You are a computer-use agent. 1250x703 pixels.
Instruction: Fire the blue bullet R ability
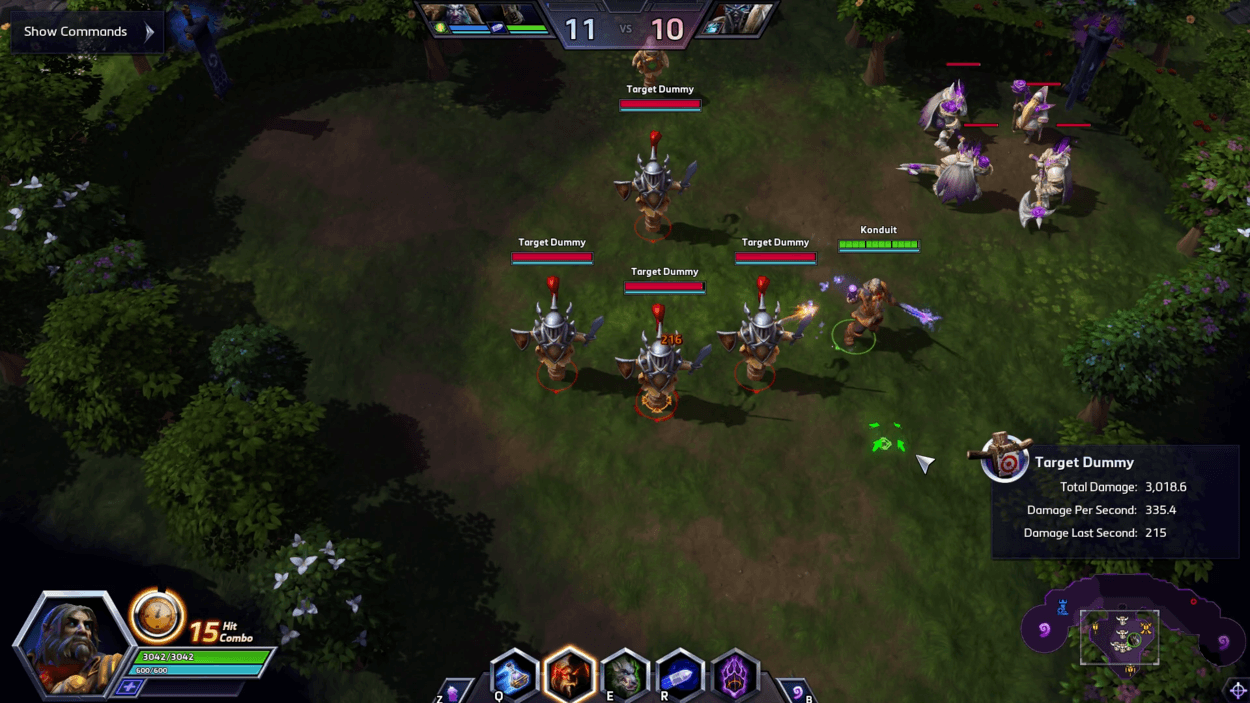click(x=680, y=677)
